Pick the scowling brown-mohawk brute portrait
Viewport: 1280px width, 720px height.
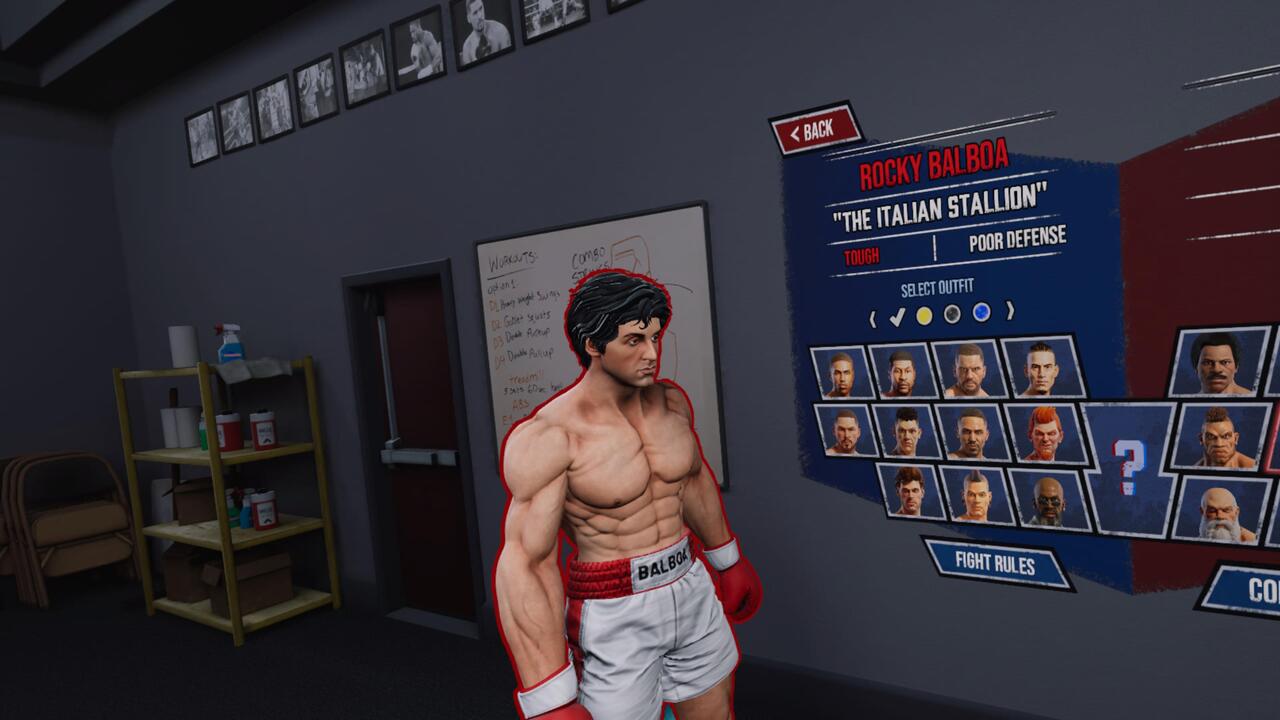click(x=1221, y=436)
